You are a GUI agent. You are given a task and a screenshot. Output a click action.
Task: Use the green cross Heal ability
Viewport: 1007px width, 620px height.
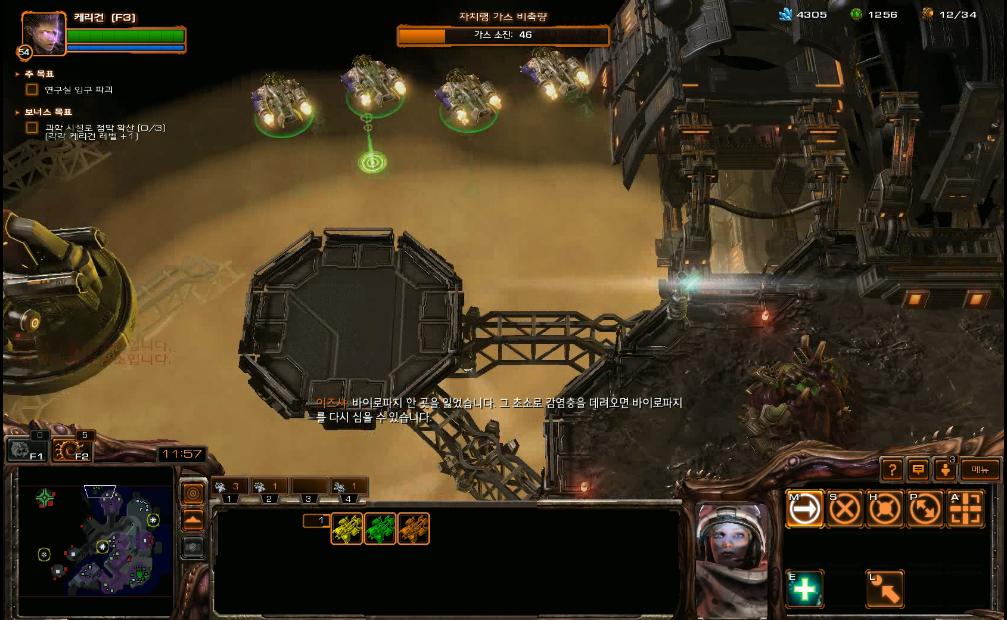coord(804,589)
